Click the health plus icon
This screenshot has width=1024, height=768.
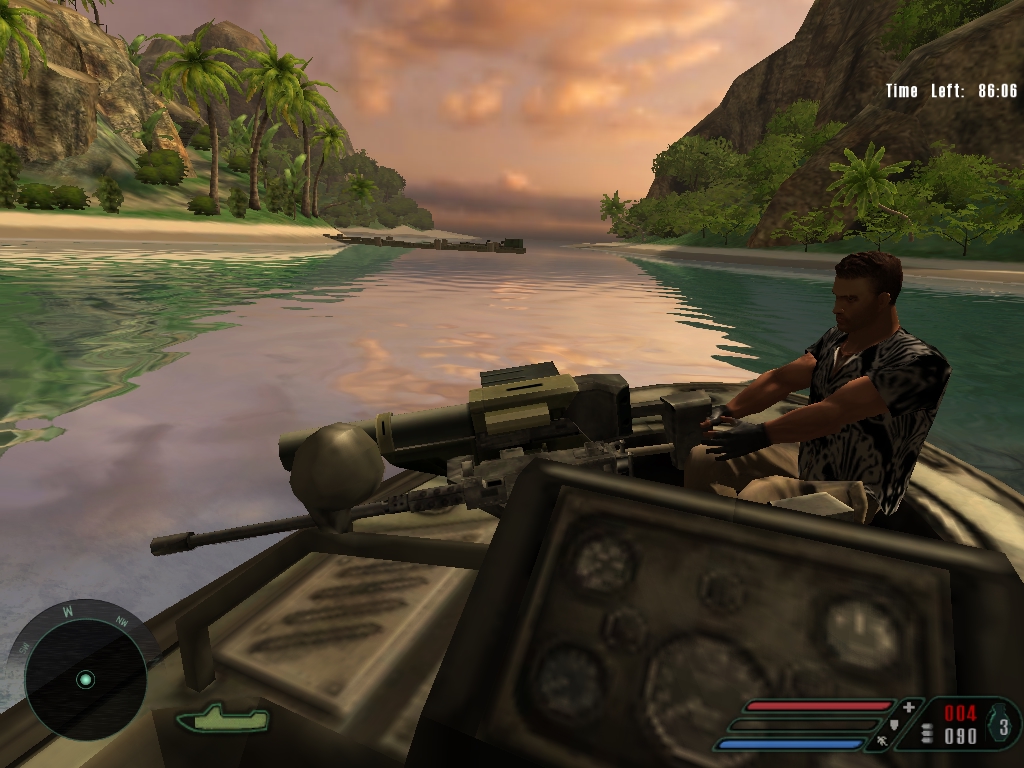pos(908,707)
